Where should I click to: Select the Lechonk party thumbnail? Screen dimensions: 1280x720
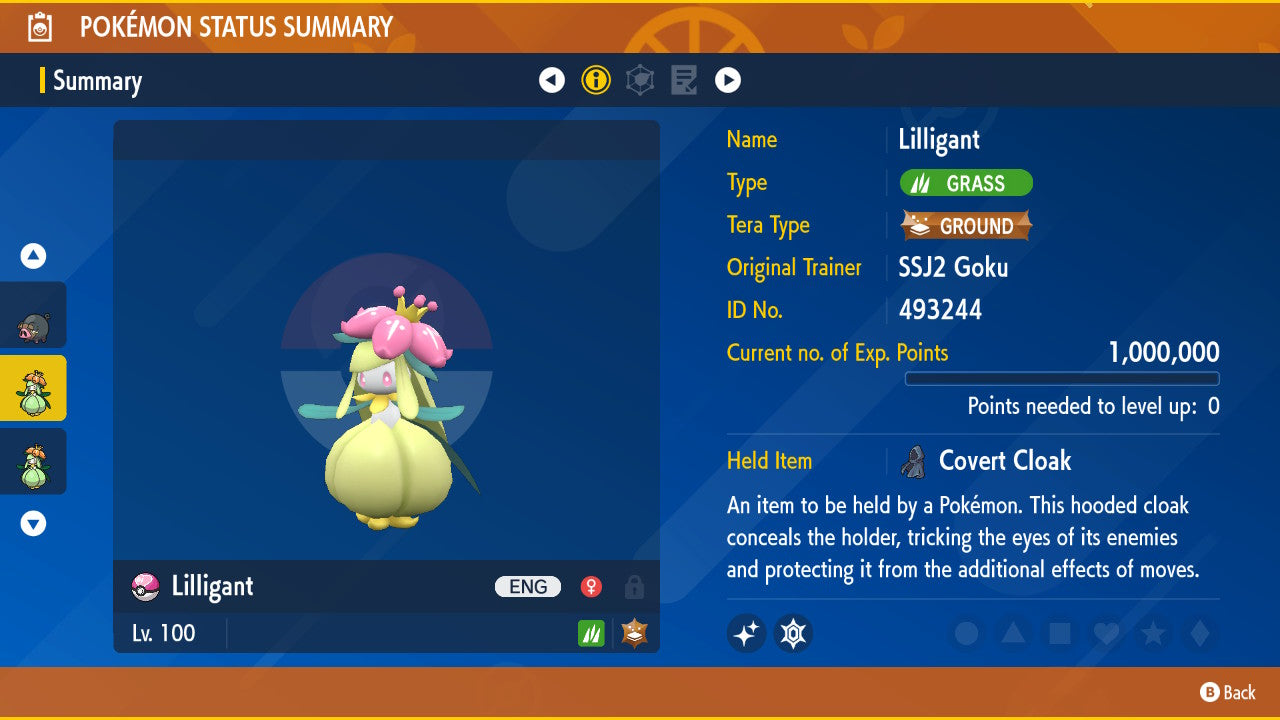(x=33, y=315)
